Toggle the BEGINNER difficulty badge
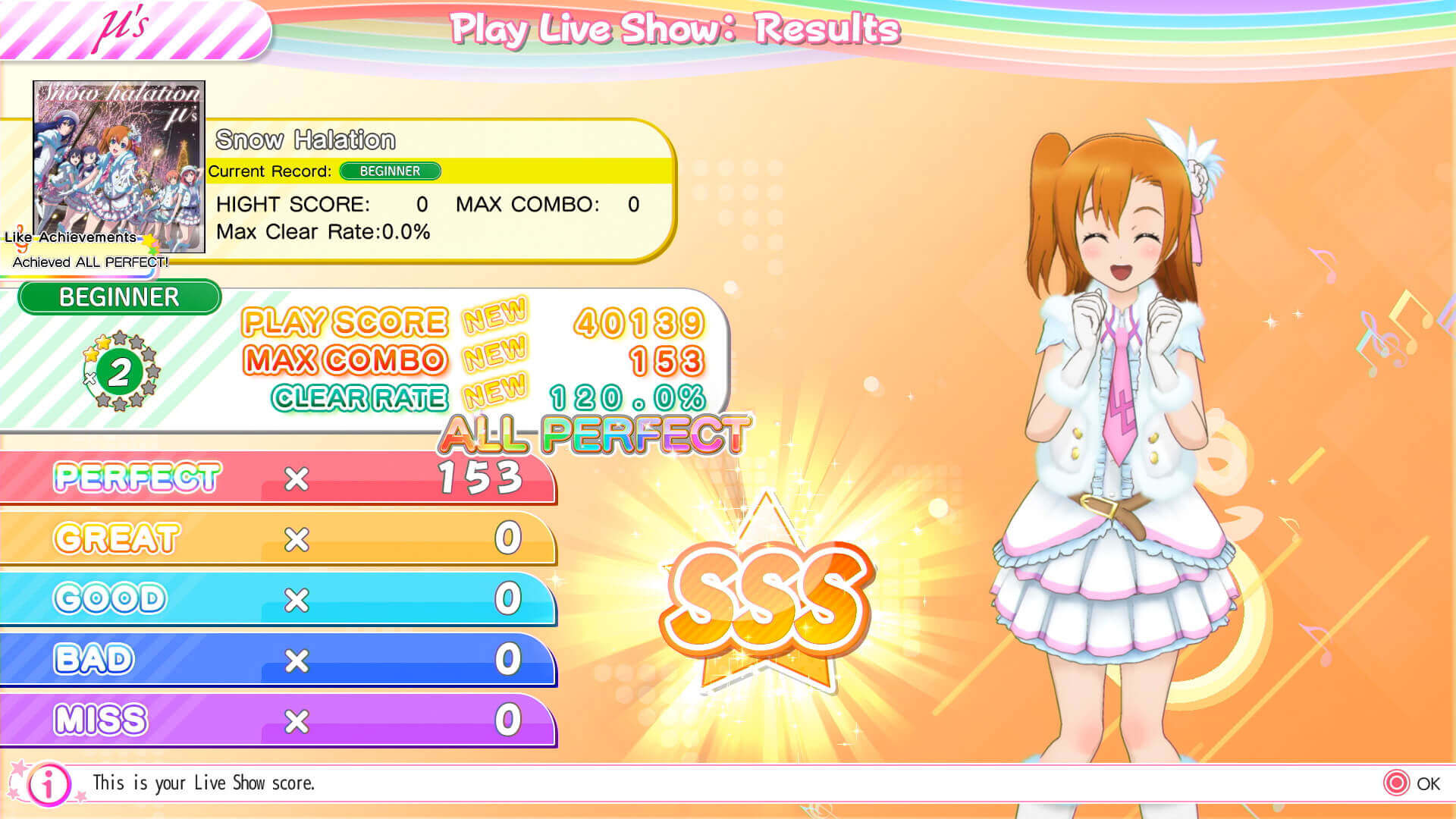This screenshot has width=1456, height=819. tap(118, 297)
